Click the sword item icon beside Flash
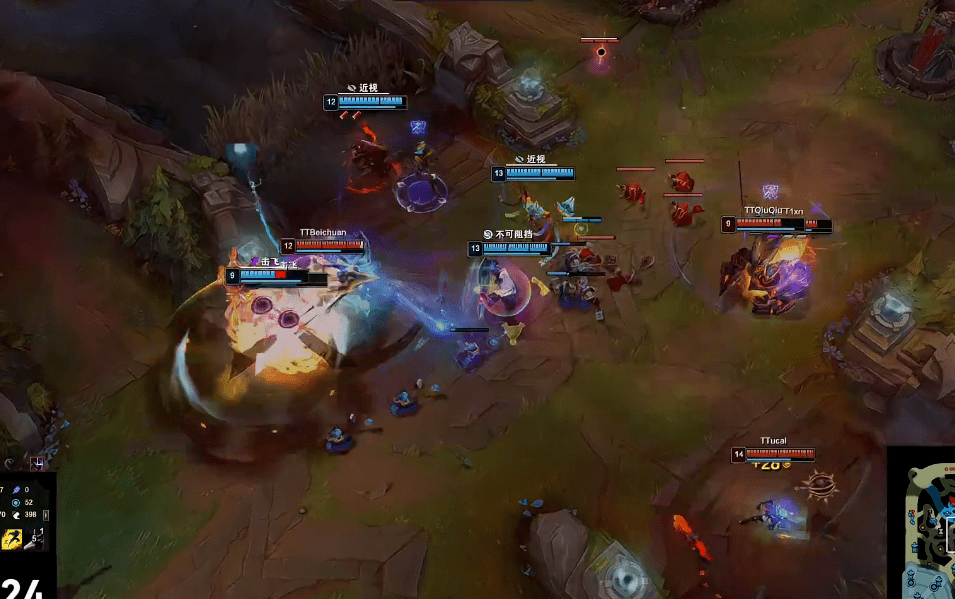 [35, 539]
